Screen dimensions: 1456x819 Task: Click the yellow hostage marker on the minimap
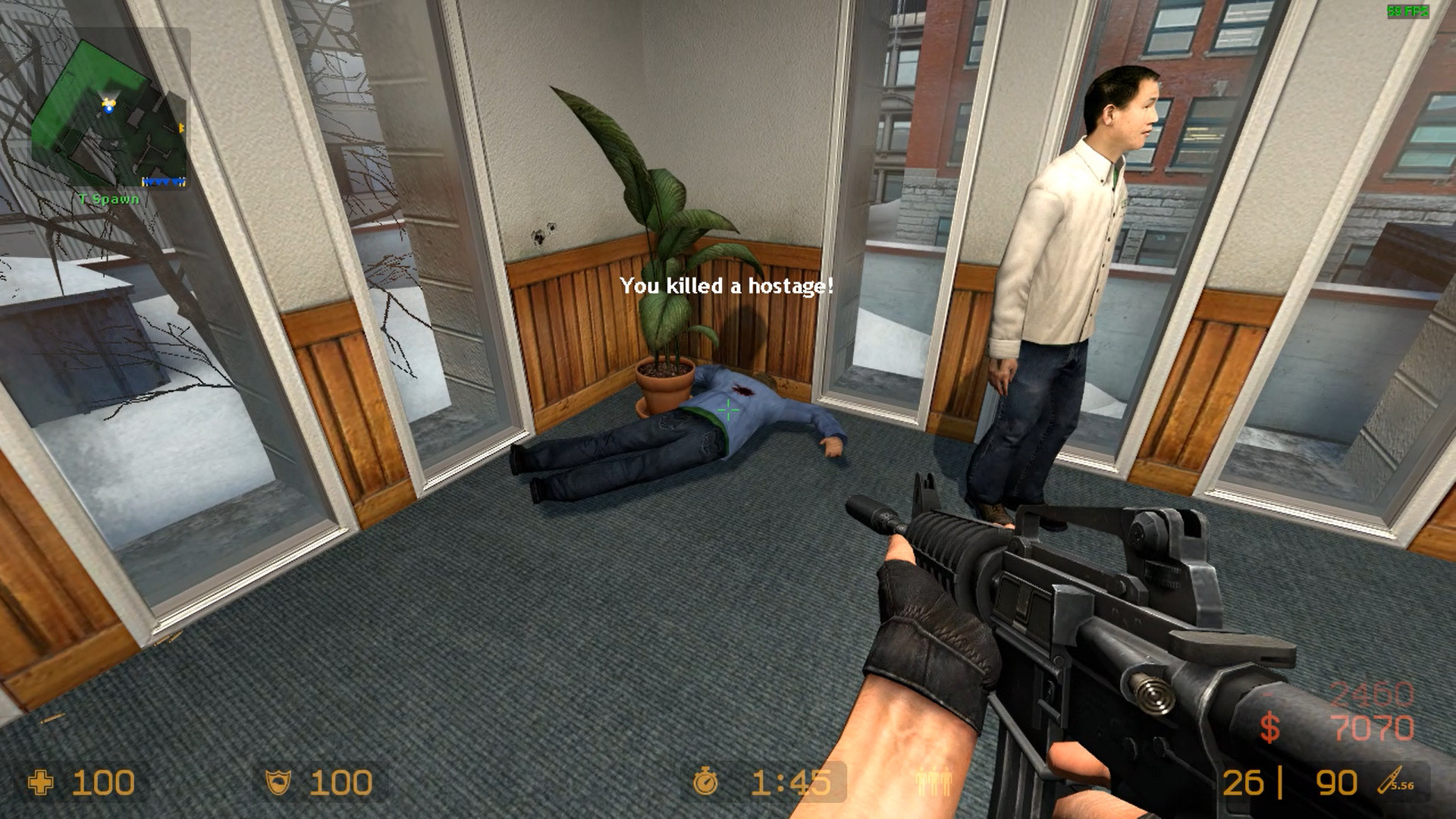tap(106, 101)
